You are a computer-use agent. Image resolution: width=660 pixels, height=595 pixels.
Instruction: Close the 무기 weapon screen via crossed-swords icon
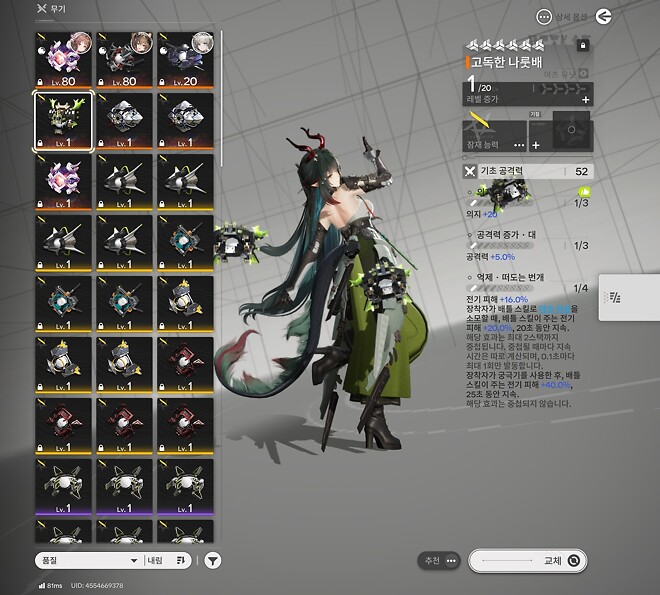[x=41, y=9]
